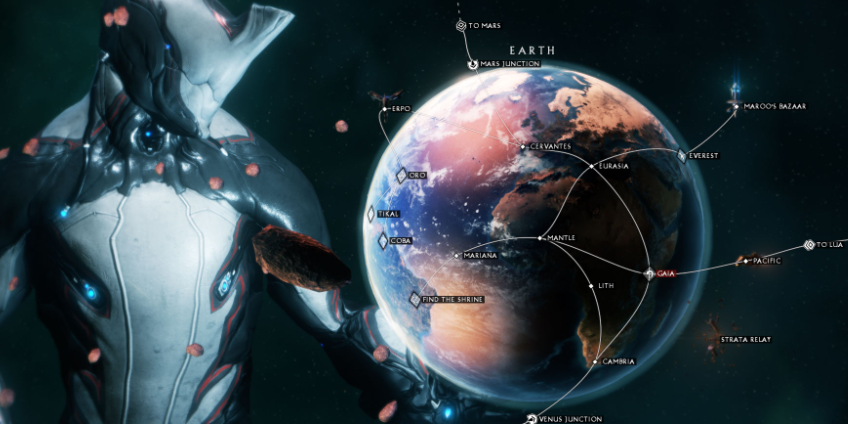The height and width of the screenshot is (424, 848).
Task: Select the Lith mission node
Action: point(590,285)
